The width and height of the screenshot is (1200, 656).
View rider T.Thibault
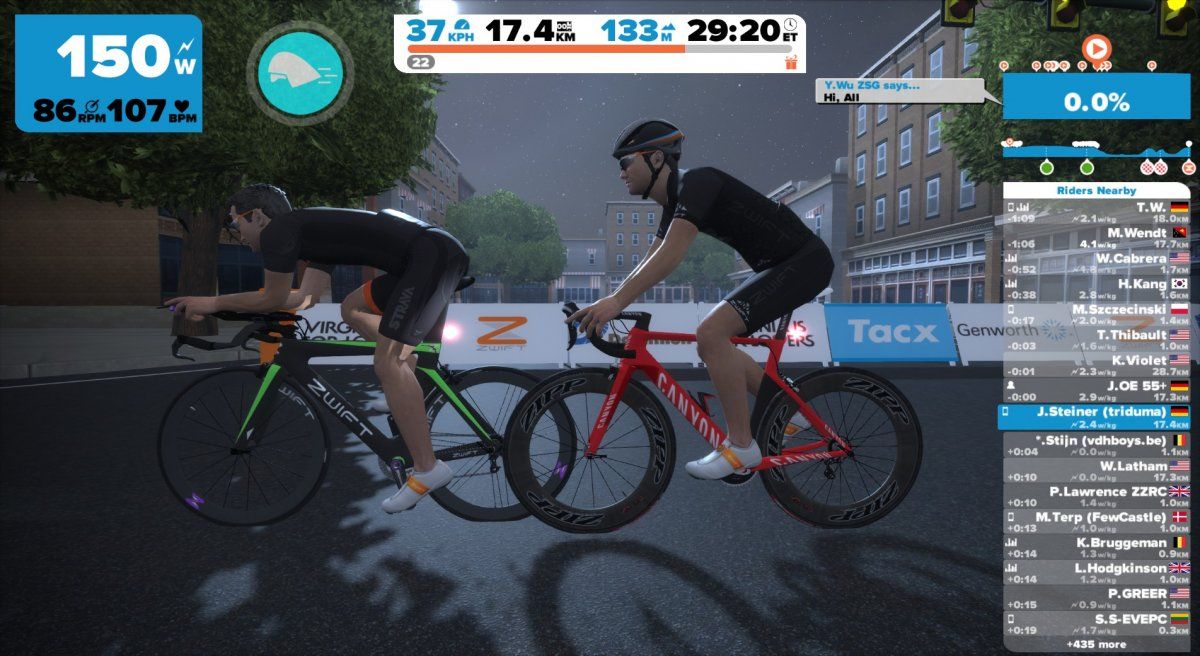coord(1097,340)
